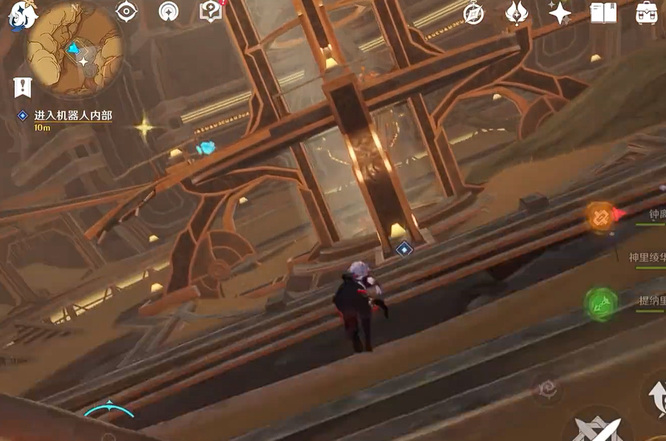
Task: Open the four-point star wish icon
Action: [560, 12]
